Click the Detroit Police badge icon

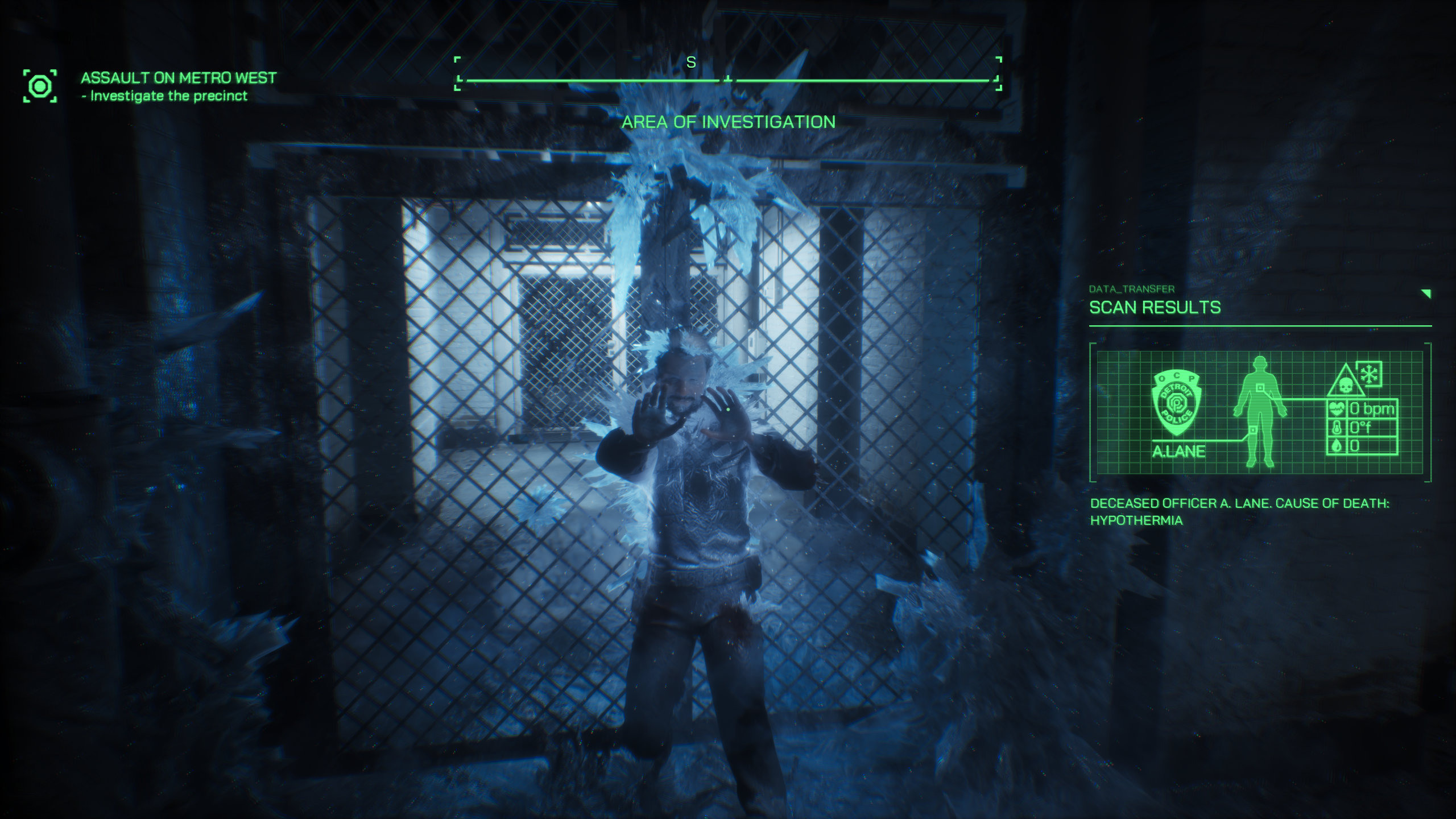pos(1176,403)
